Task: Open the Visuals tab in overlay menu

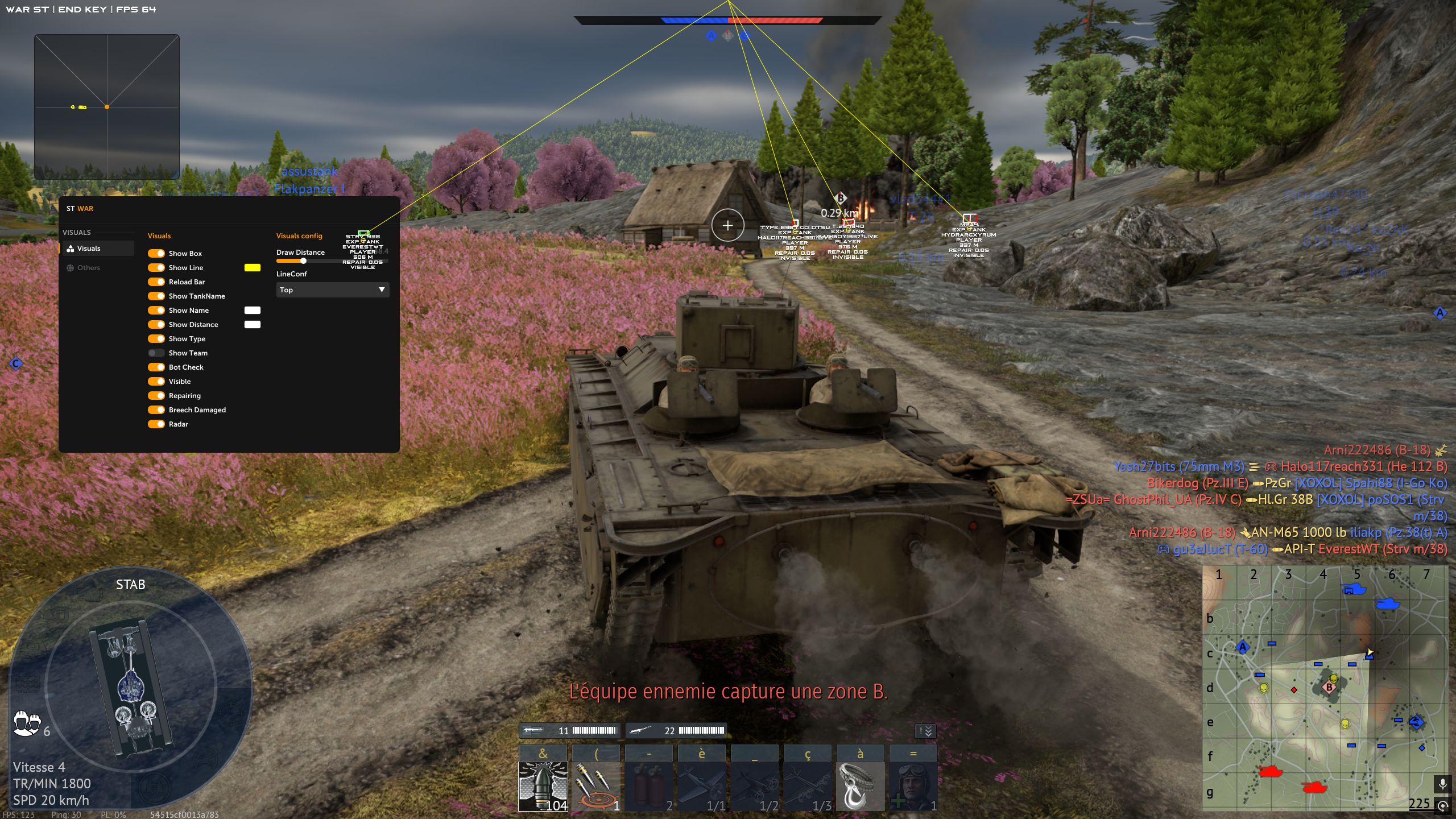Action: point(89,249)
